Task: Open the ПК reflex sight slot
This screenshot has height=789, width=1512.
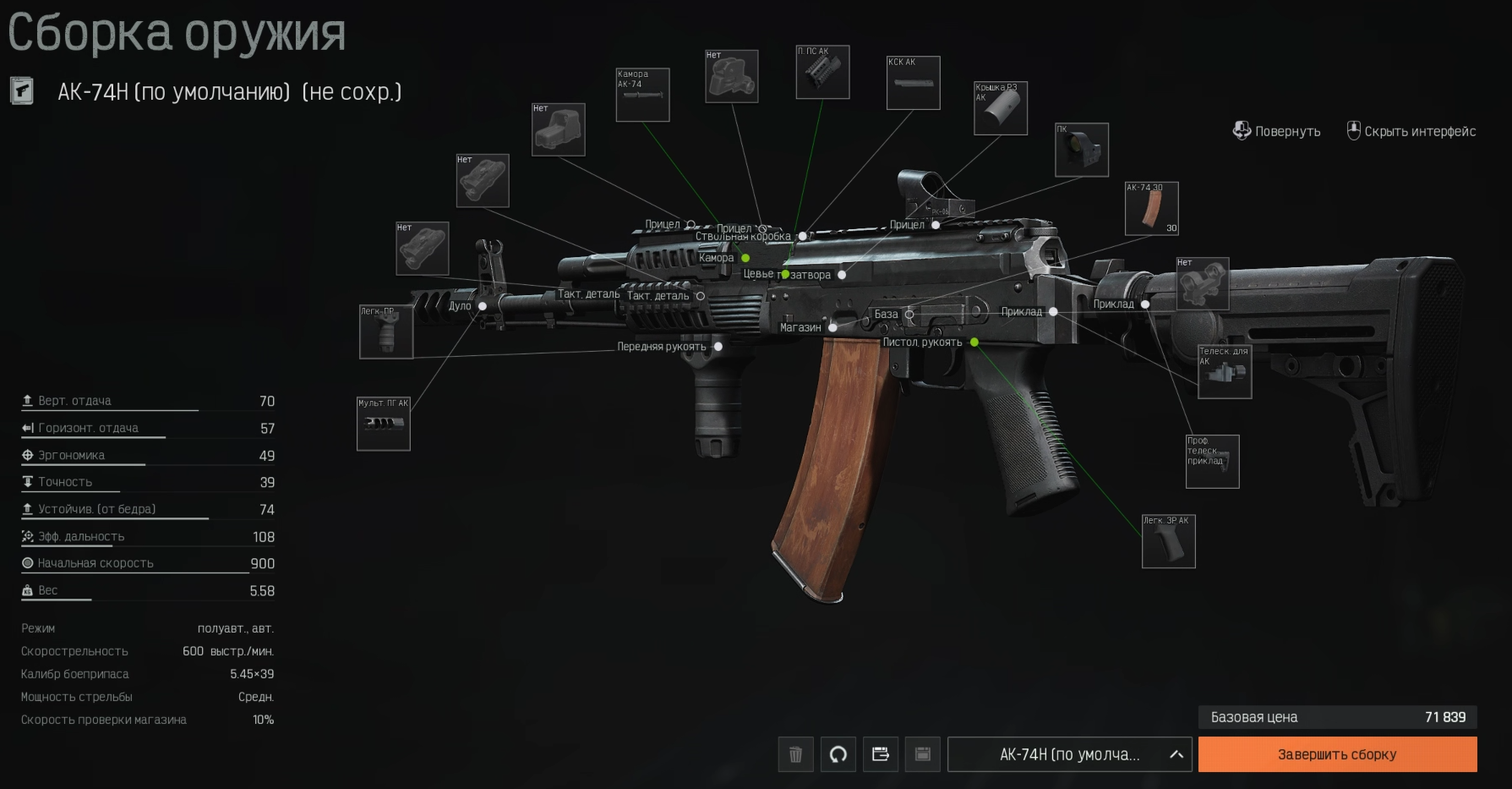Action: pos(1082,150)
